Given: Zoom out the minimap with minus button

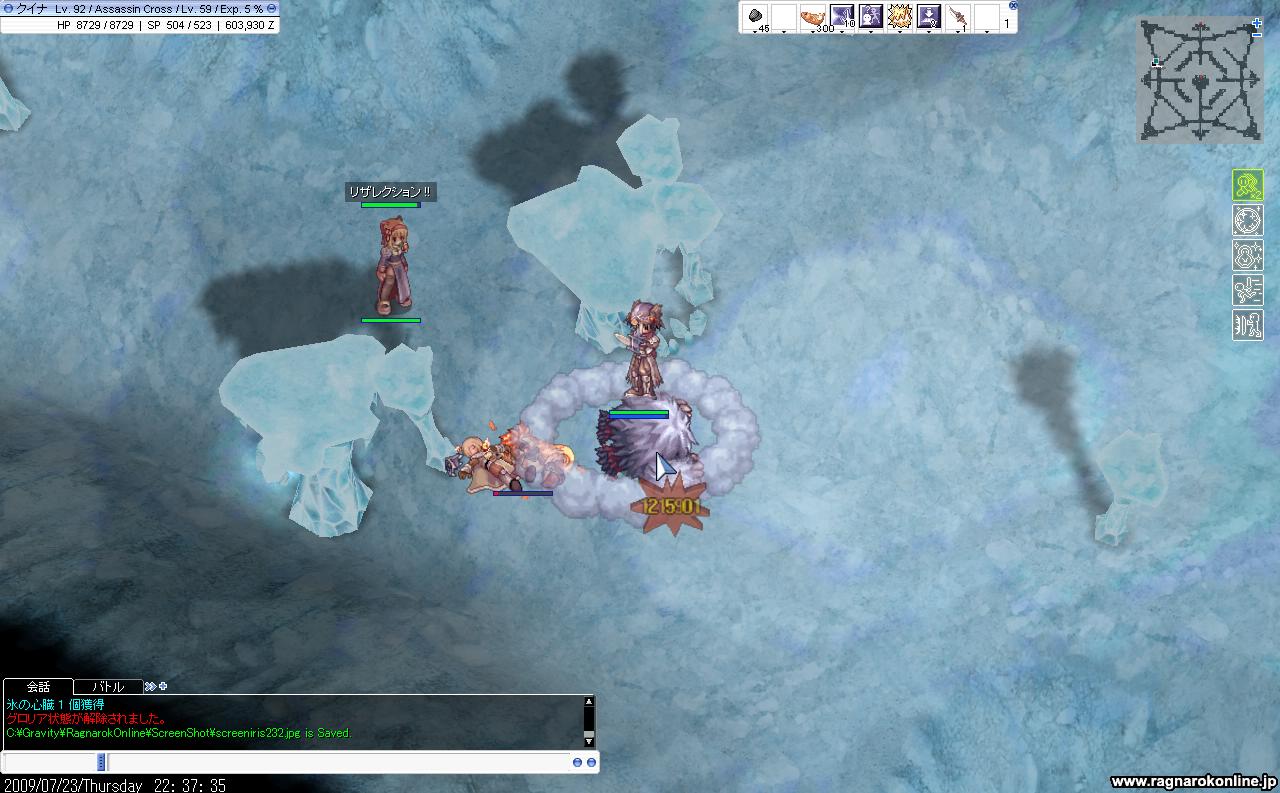Looking at the screenshot, I should [x=1257, y=34].
